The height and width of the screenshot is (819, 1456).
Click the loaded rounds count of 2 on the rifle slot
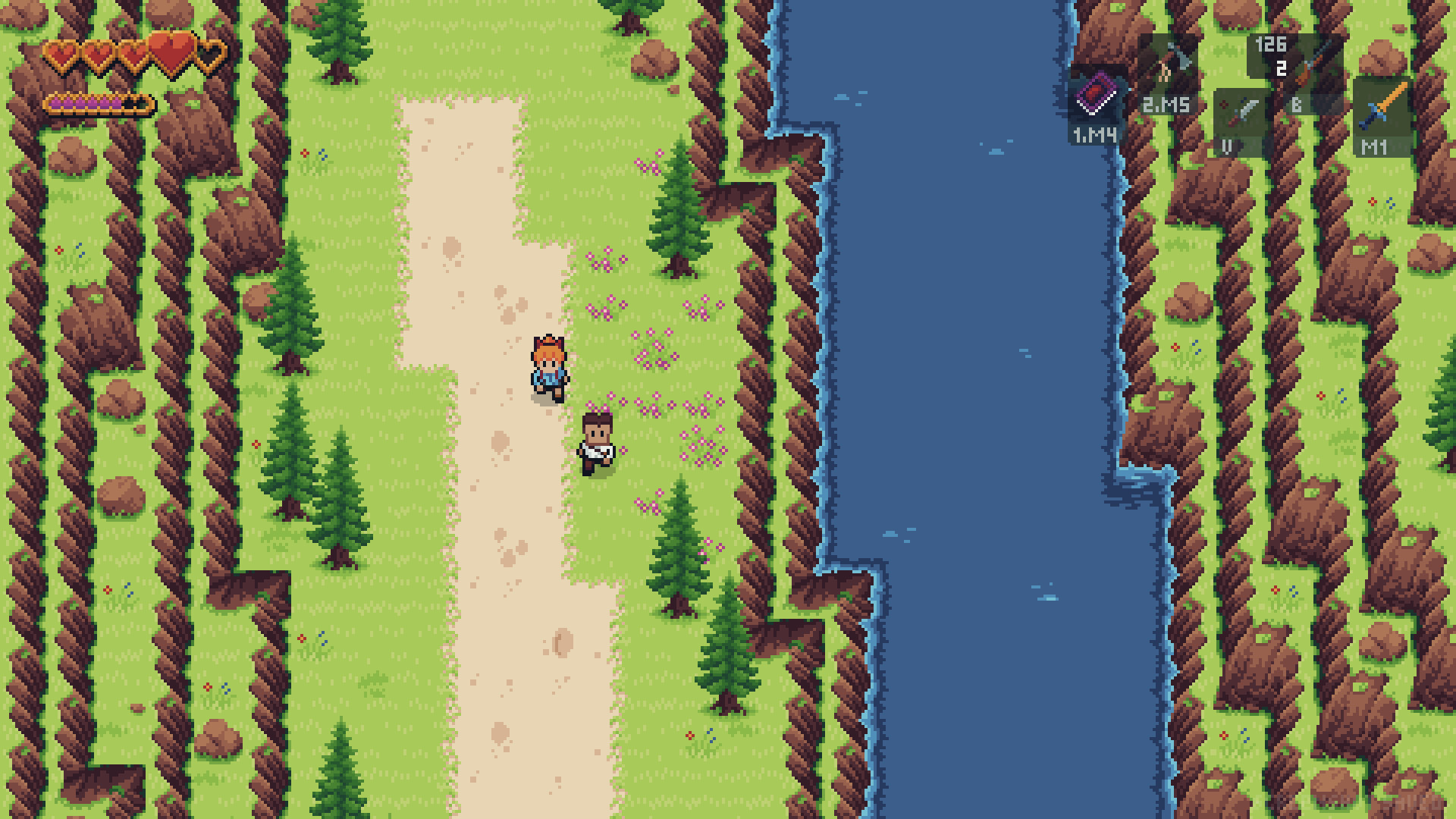click(1280, 70)
